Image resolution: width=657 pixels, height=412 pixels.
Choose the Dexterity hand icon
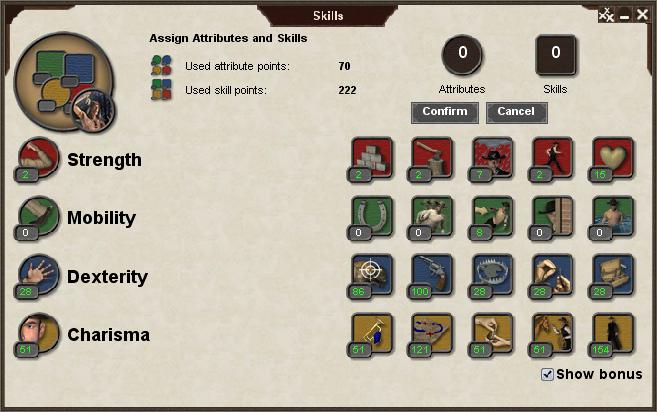coord(38,276)
